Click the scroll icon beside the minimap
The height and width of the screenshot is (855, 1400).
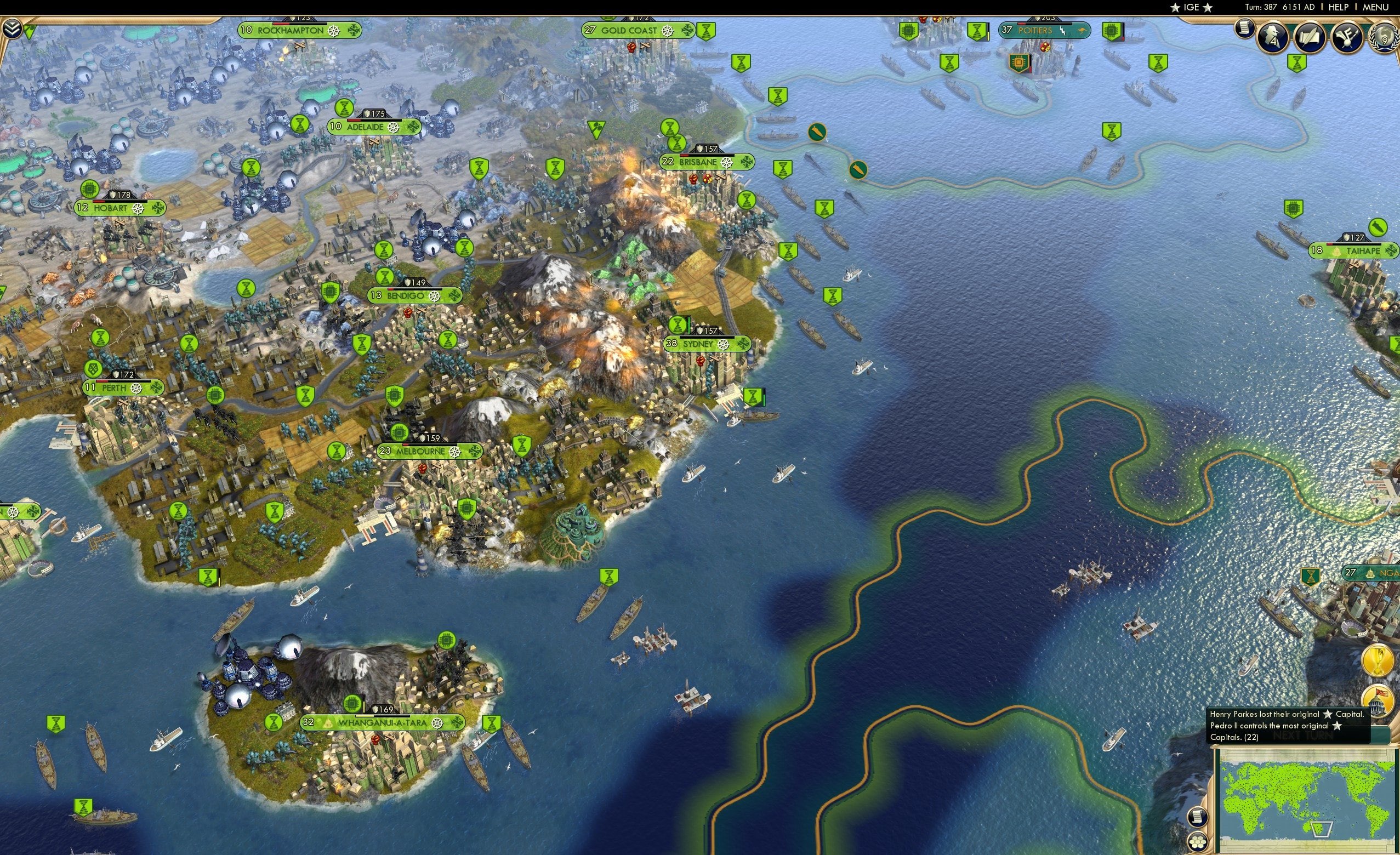point(1198,818)
